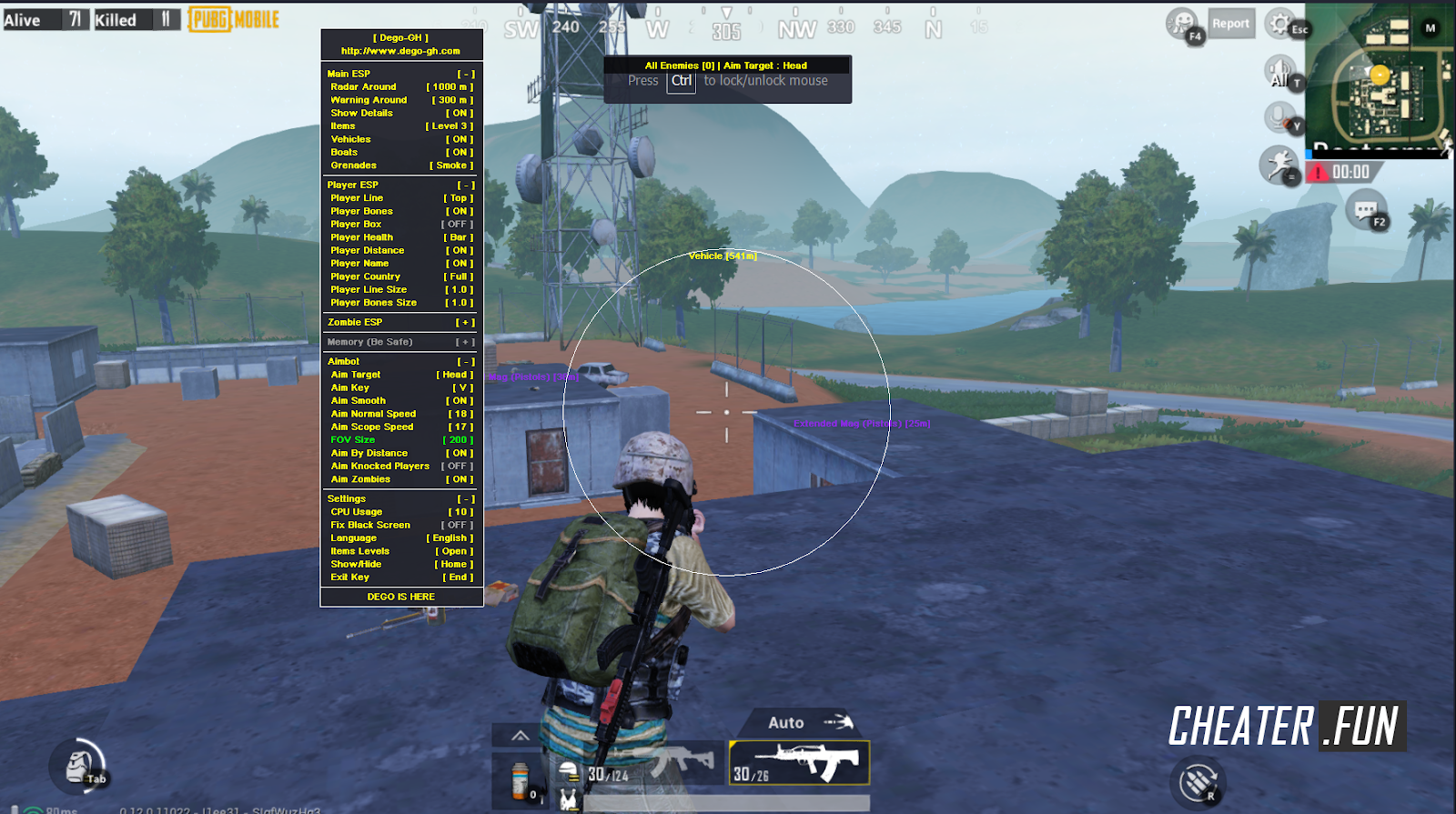
Task: Click the All voice channel speaker icon
Action: pos(1279,69)
